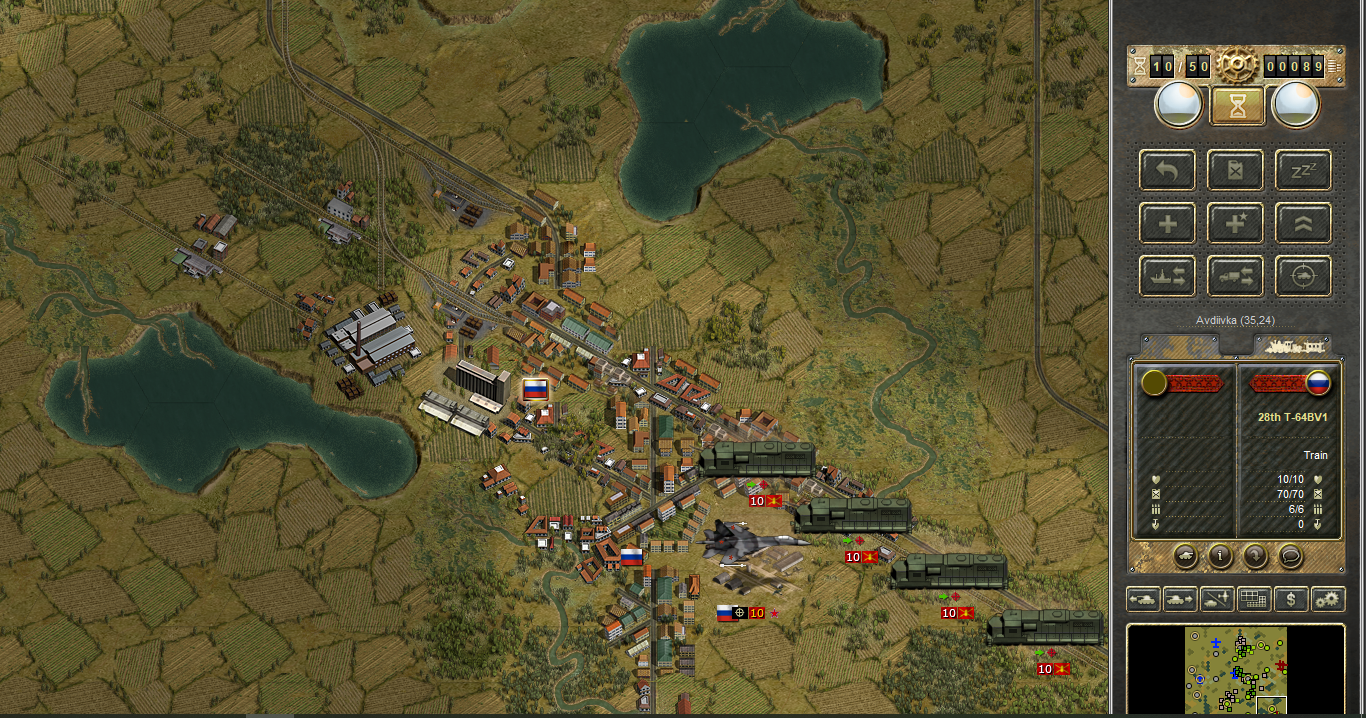This screenshot has height=718, width=1366.
Task: Order elite replacements with the plus-star button
Action: (x=1235, y=223)
